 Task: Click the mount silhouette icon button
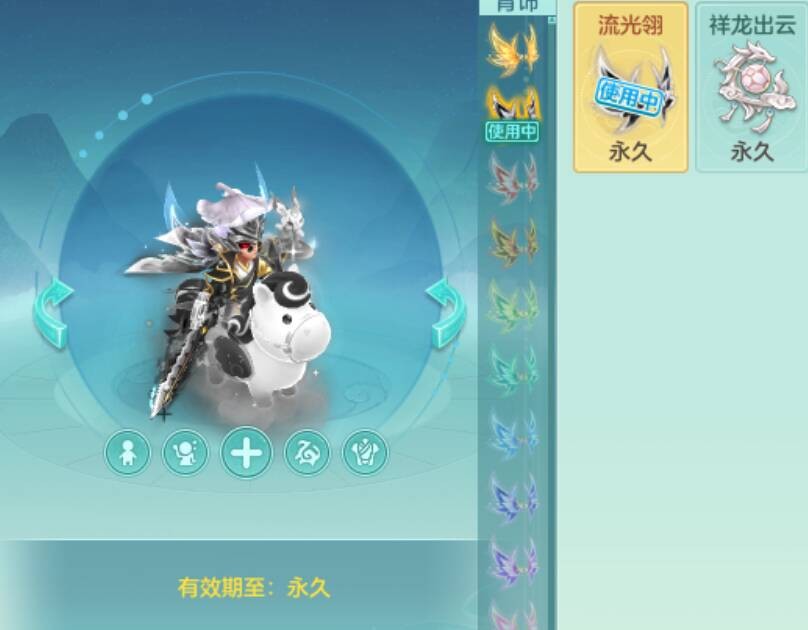[x=306, y=454]
